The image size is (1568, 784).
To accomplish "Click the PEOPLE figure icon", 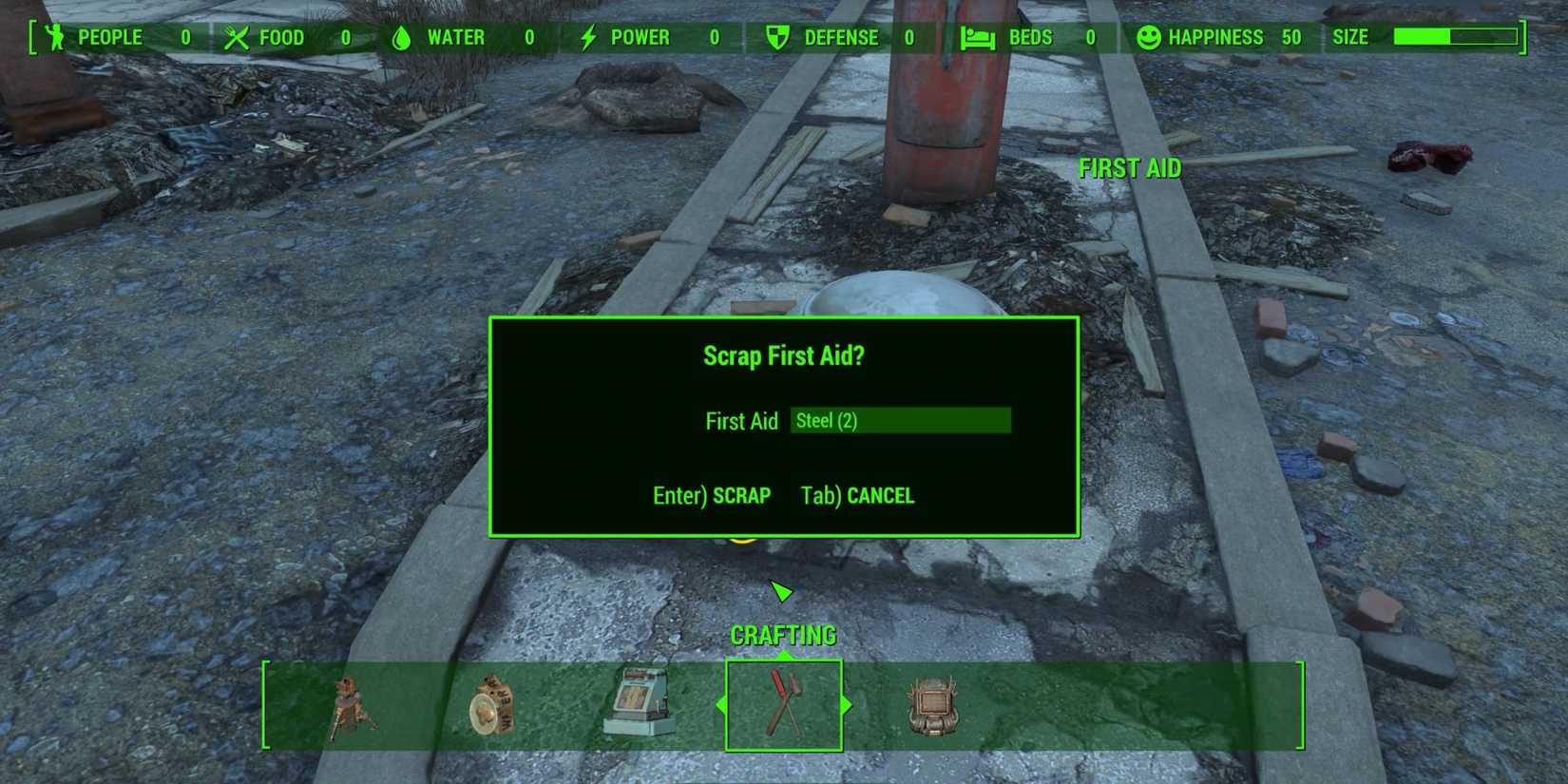I will coord(54,36).
